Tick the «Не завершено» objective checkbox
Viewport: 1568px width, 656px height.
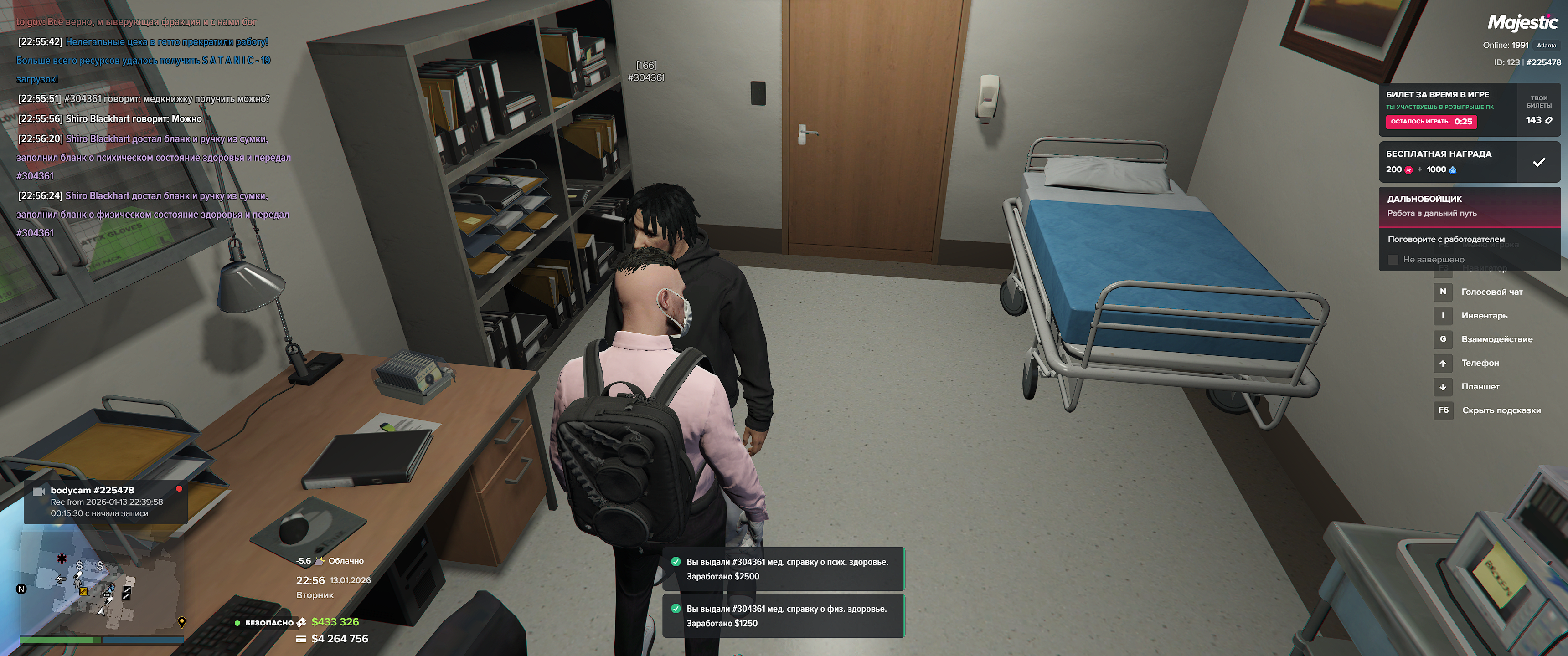[x=1393, y=260]
